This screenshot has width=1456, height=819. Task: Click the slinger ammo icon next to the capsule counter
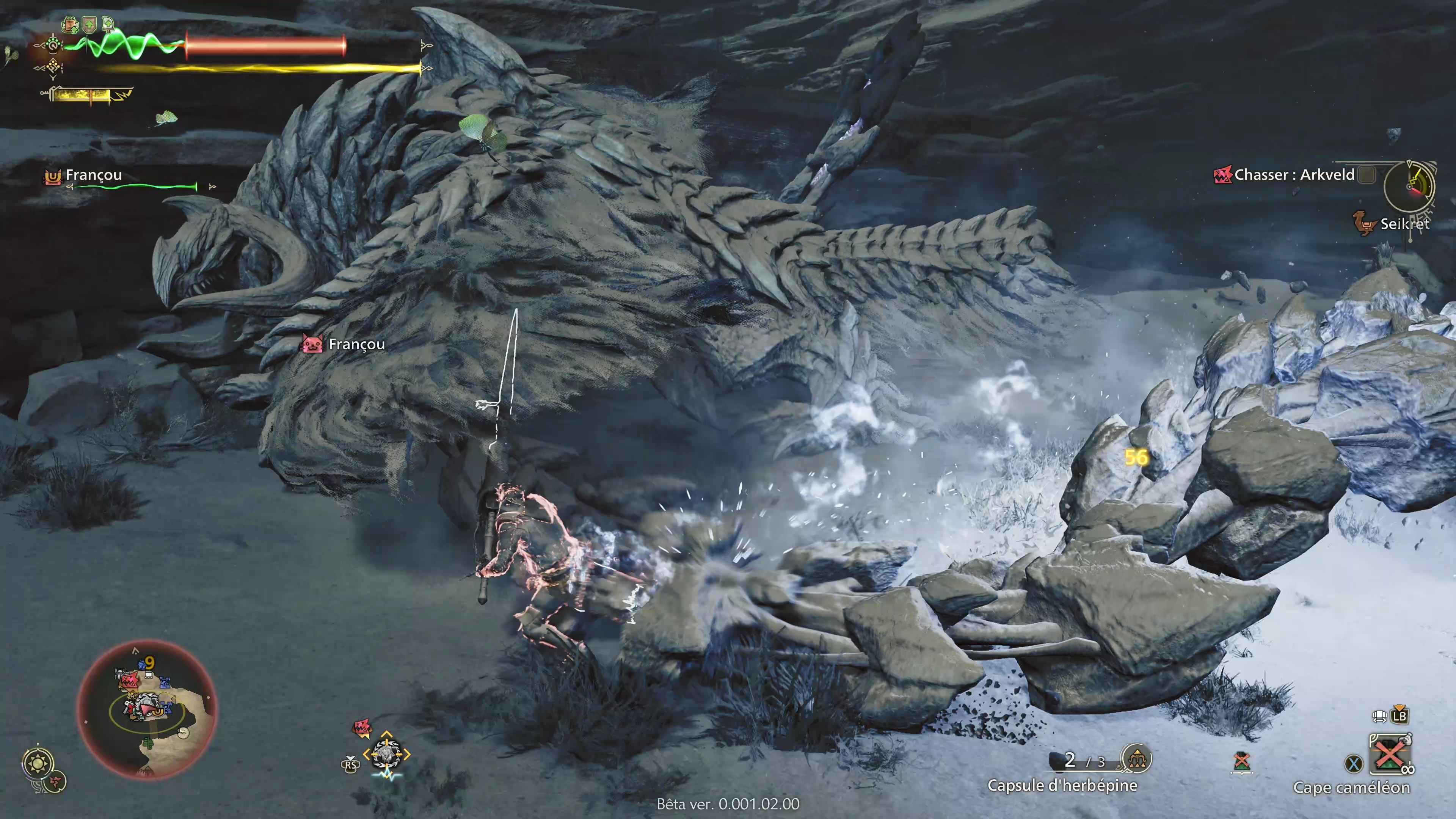tap(1137, 759)
